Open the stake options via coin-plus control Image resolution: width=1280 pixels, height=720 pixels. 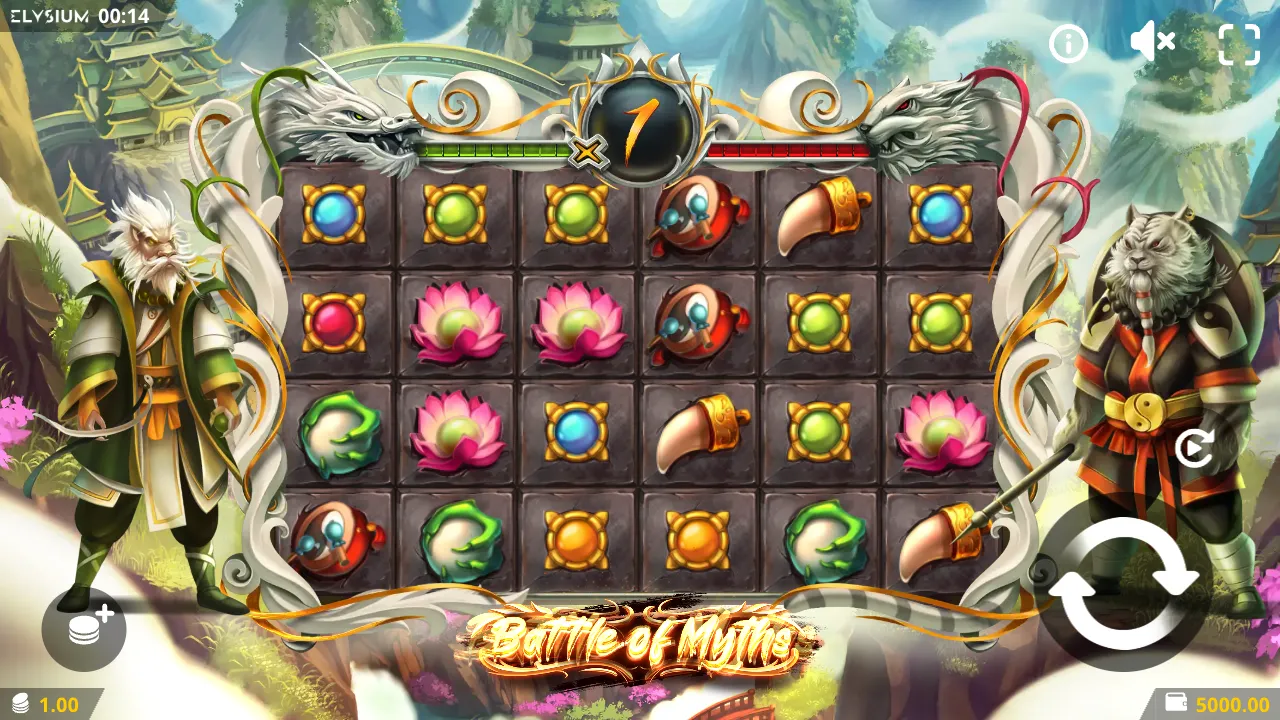(x=85, y=630)
